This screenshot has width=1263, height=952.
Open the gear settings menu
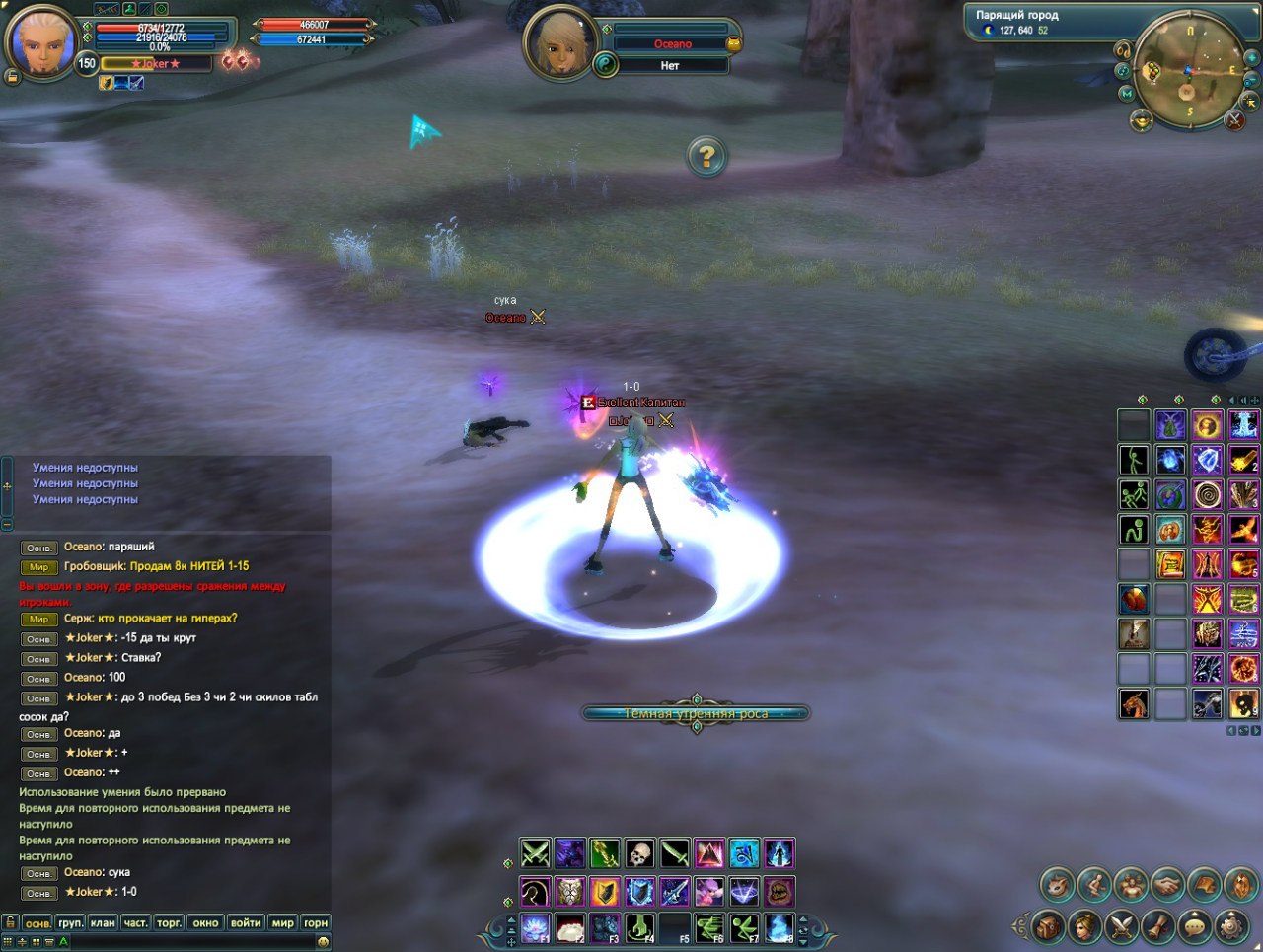point(1231,926)
